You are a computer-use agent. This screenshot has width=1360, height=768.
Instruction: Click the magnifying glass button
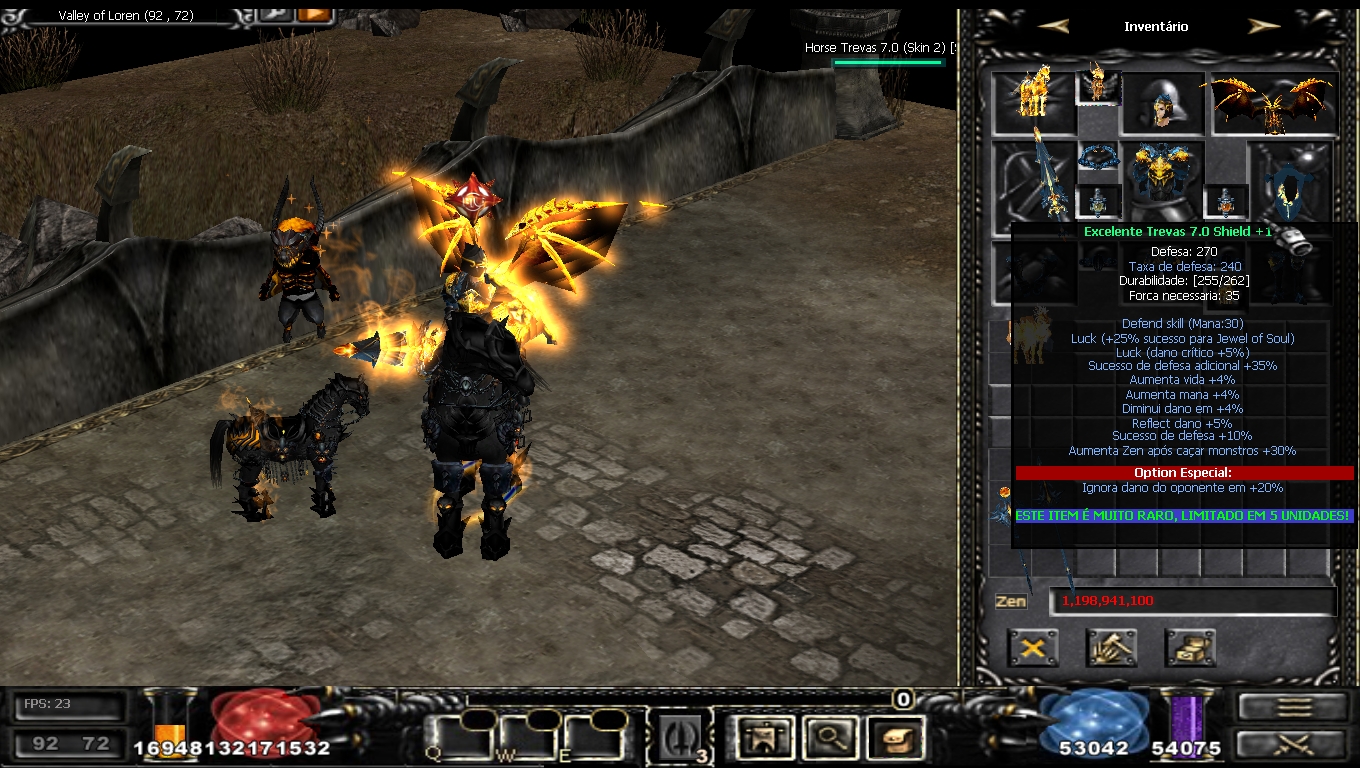[x=828, y=739]
